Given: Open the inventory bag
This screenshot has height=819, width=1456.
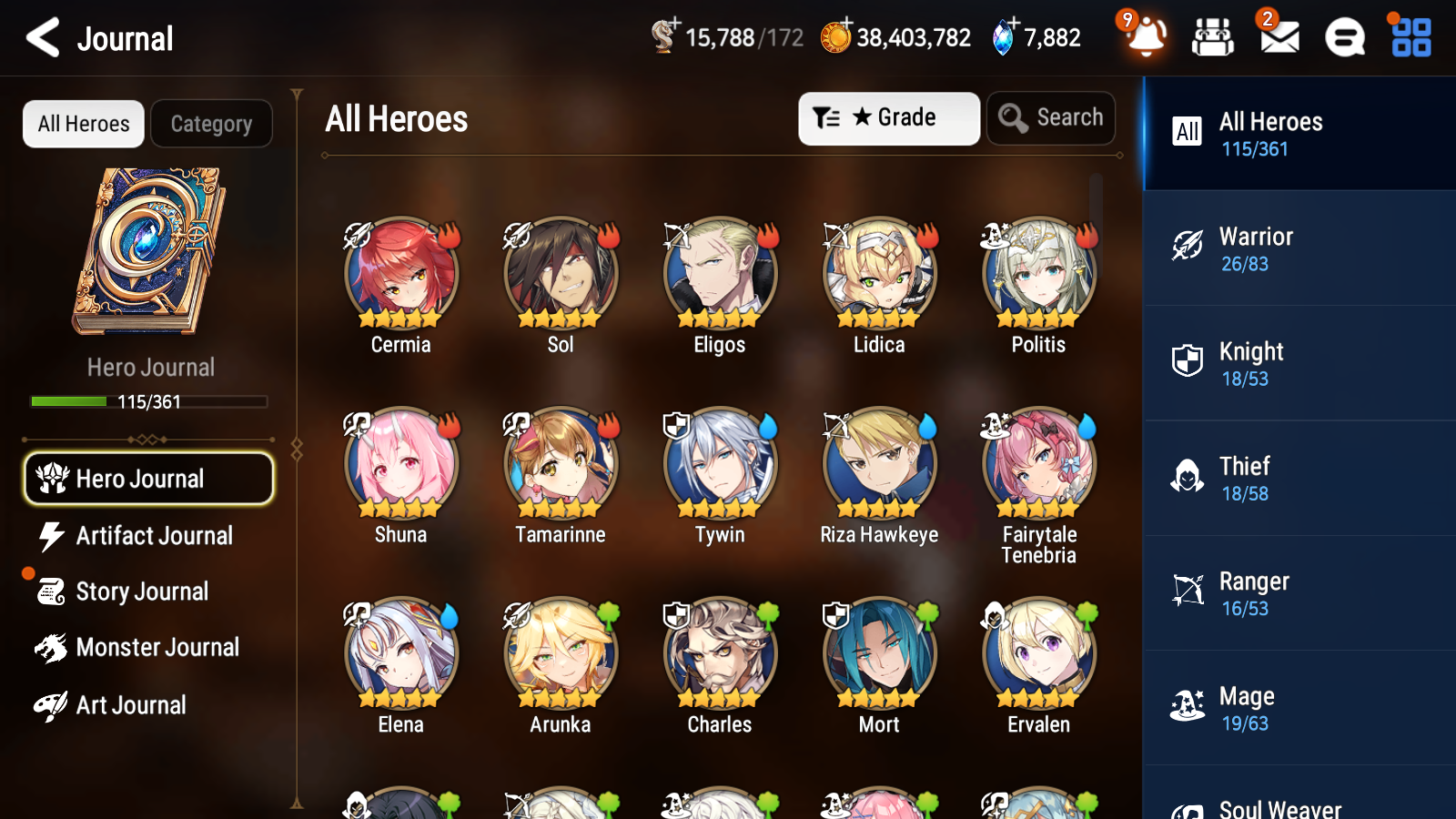Looking at the screenshot, I should tap(1213, 38).
